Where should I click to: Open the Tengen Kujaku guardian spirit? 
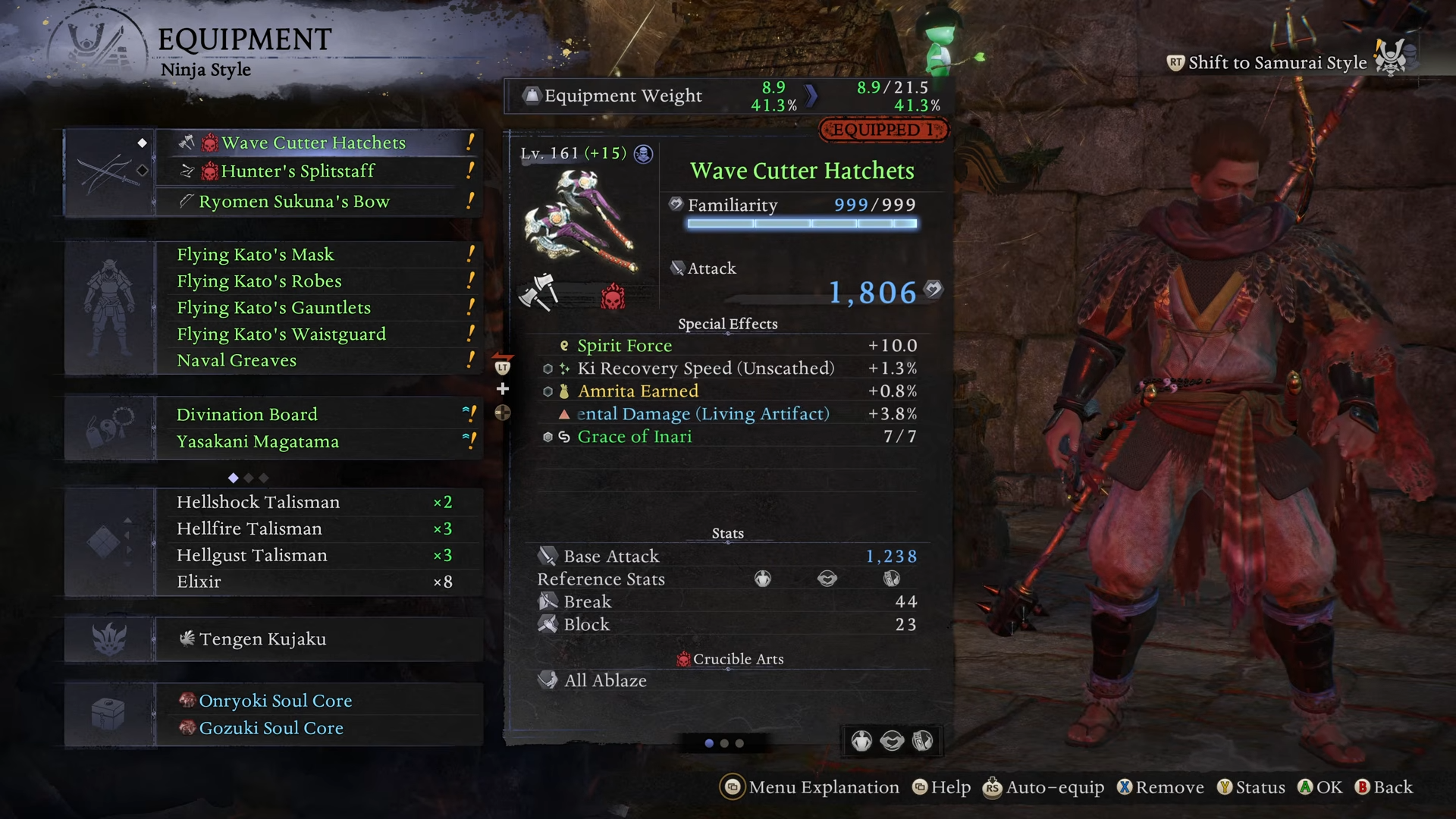pyautogui.click(x=262, y=639)
